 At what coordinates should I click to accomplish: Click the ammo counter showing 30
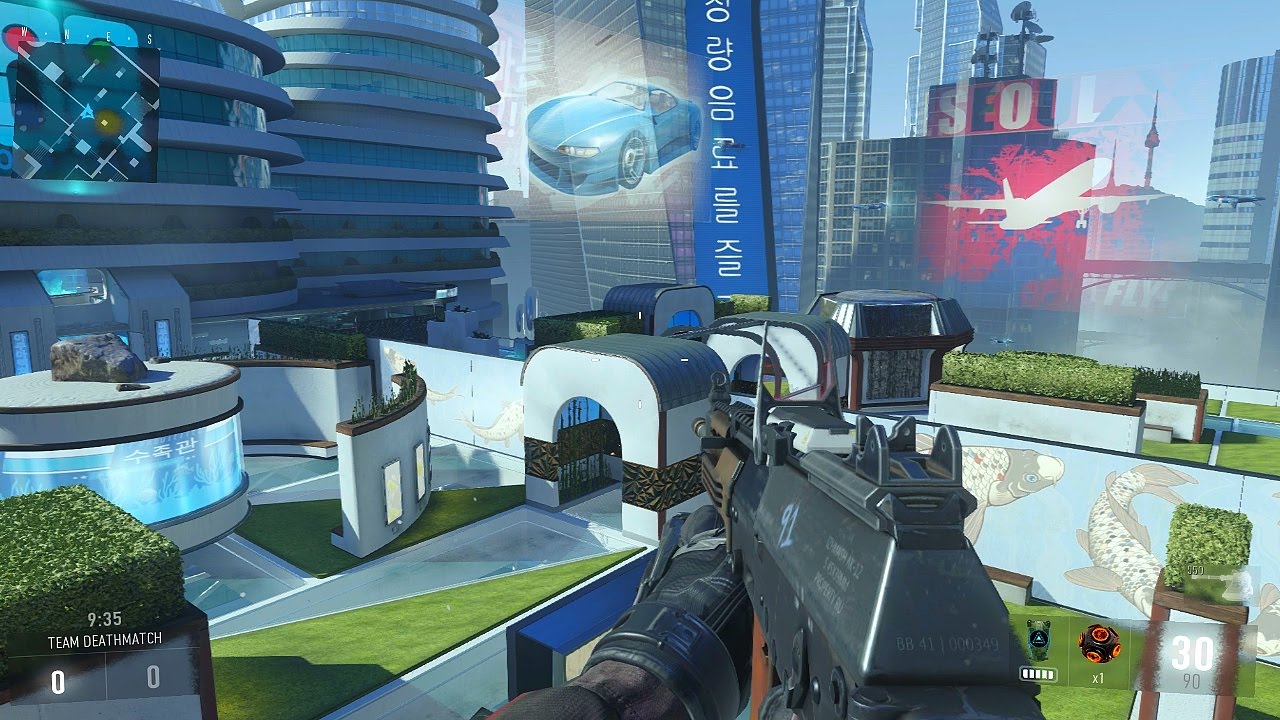coord(1192,650)
